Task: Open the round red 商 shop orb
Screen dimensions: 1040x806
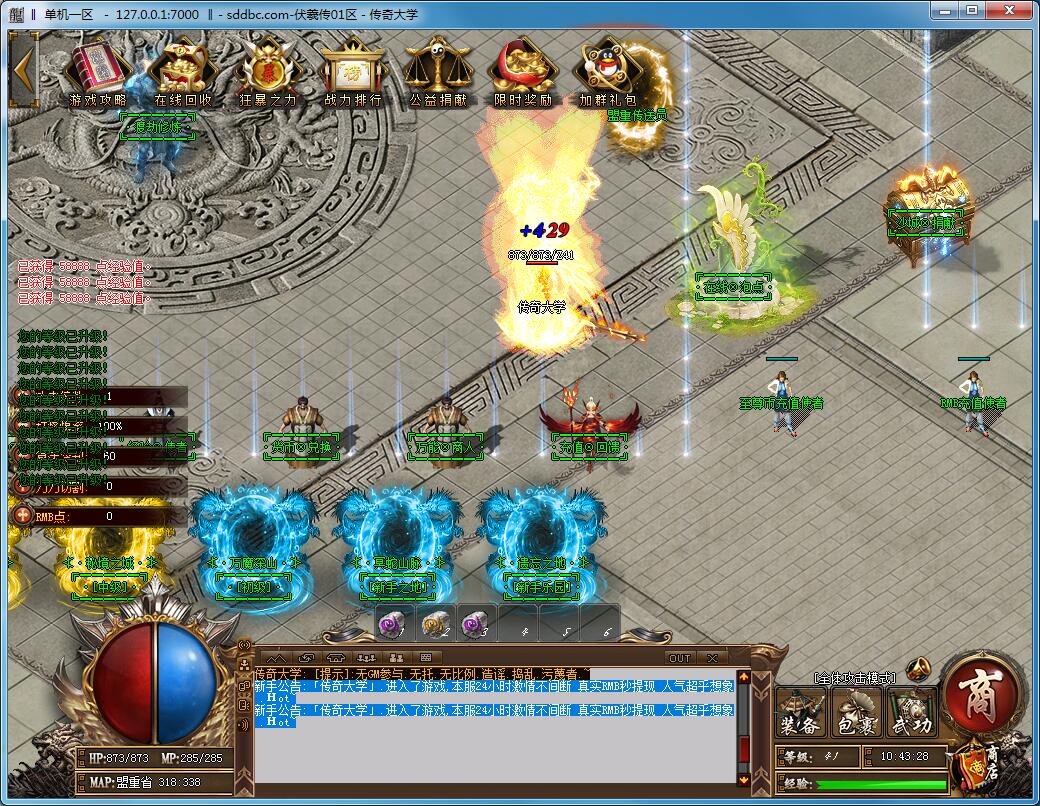Action: [981, 691]
